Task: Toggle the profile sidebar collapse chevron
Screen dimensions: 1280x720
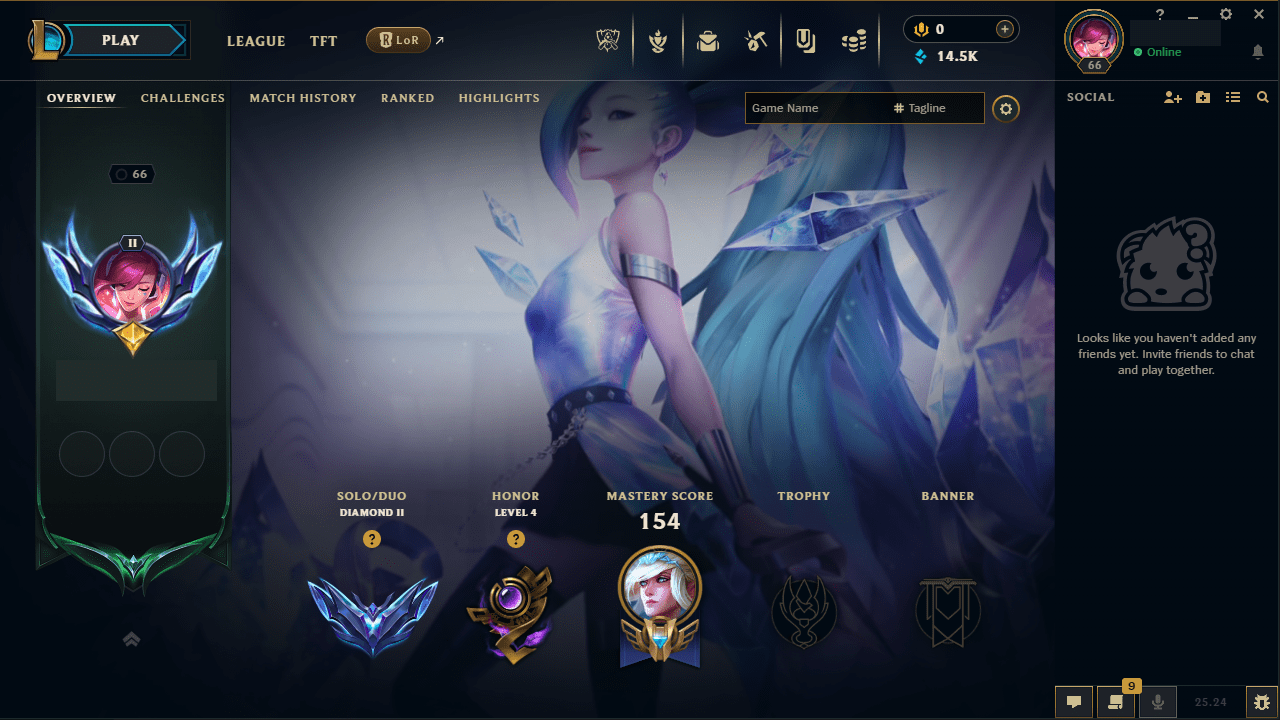Action: tap(131, 638)
